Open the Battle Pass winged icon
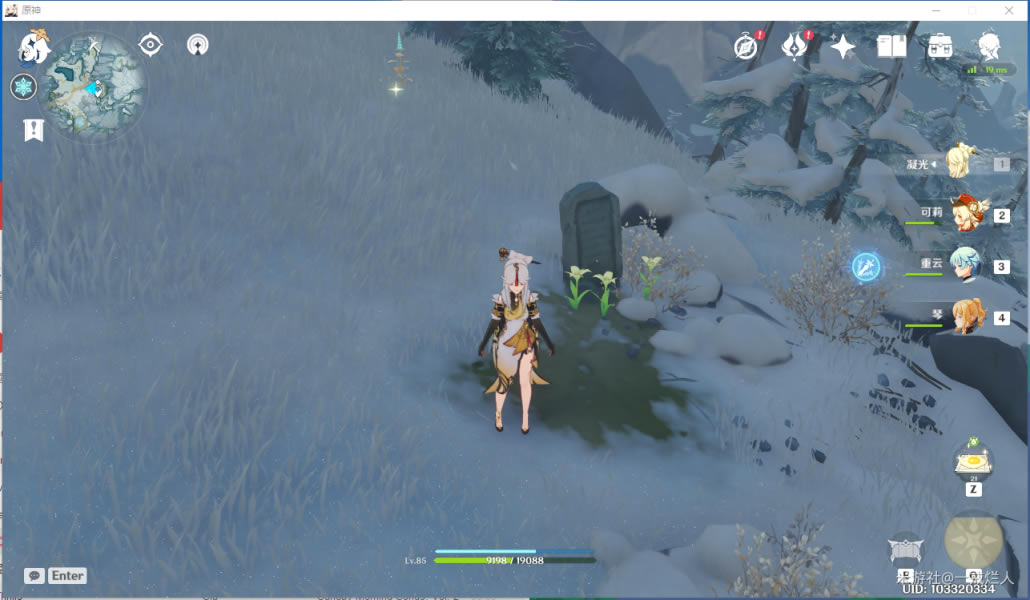Screen dimensions: 1030x600 pos(795,46)
